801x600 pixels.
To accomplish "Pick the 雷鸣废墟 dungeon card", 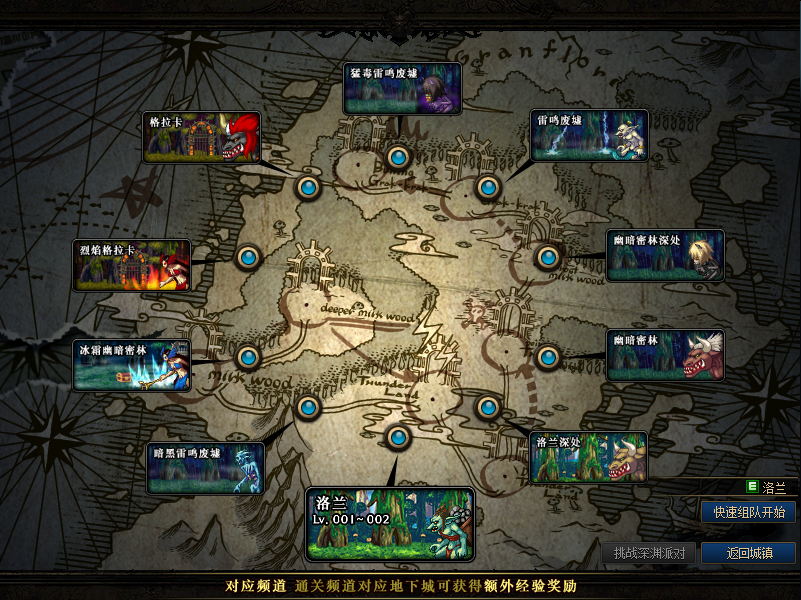I will click(x=589, y=135).
